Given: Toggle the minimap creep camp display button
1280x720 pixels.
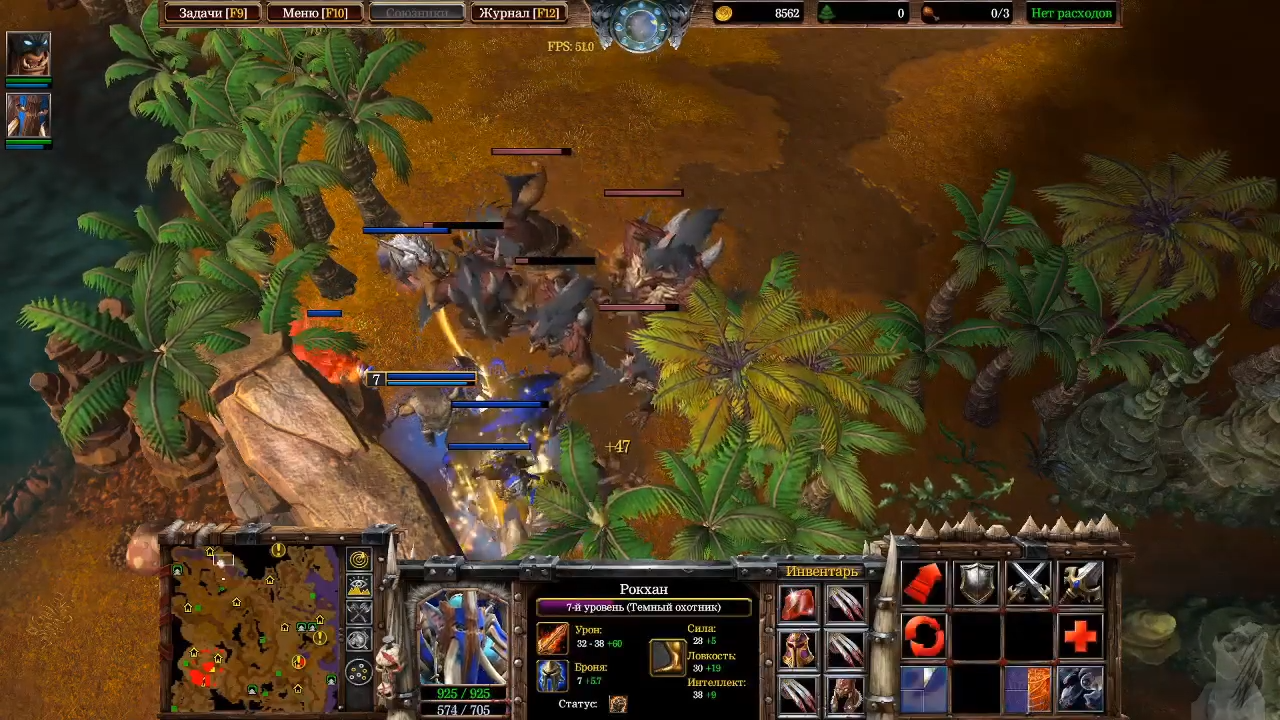Looking at the screenshot, I should tap(359, 640).
